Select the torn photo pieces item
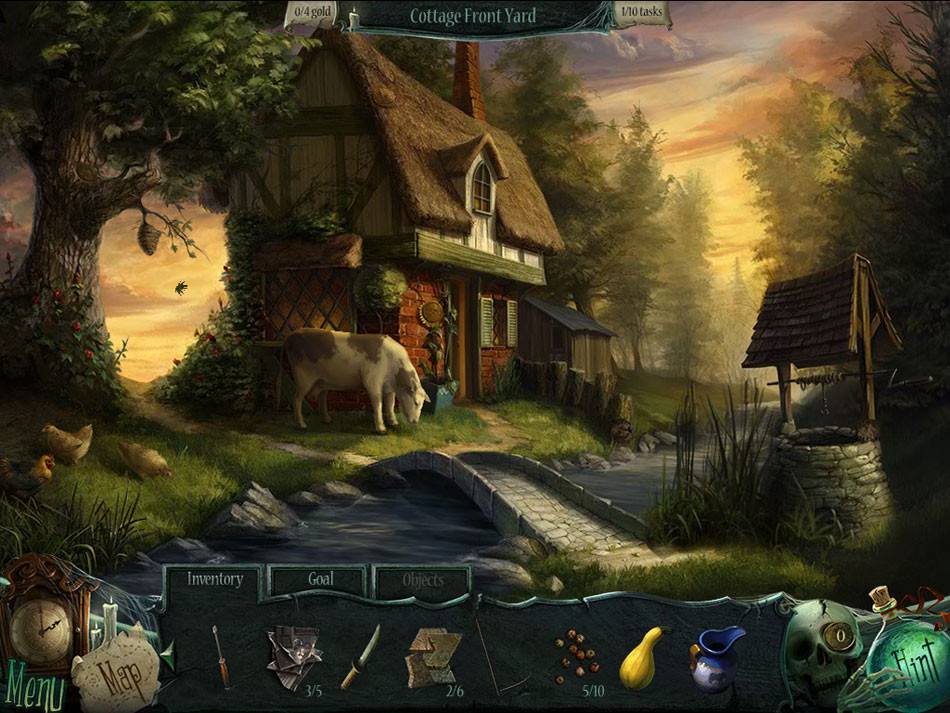 click(294, 655)
